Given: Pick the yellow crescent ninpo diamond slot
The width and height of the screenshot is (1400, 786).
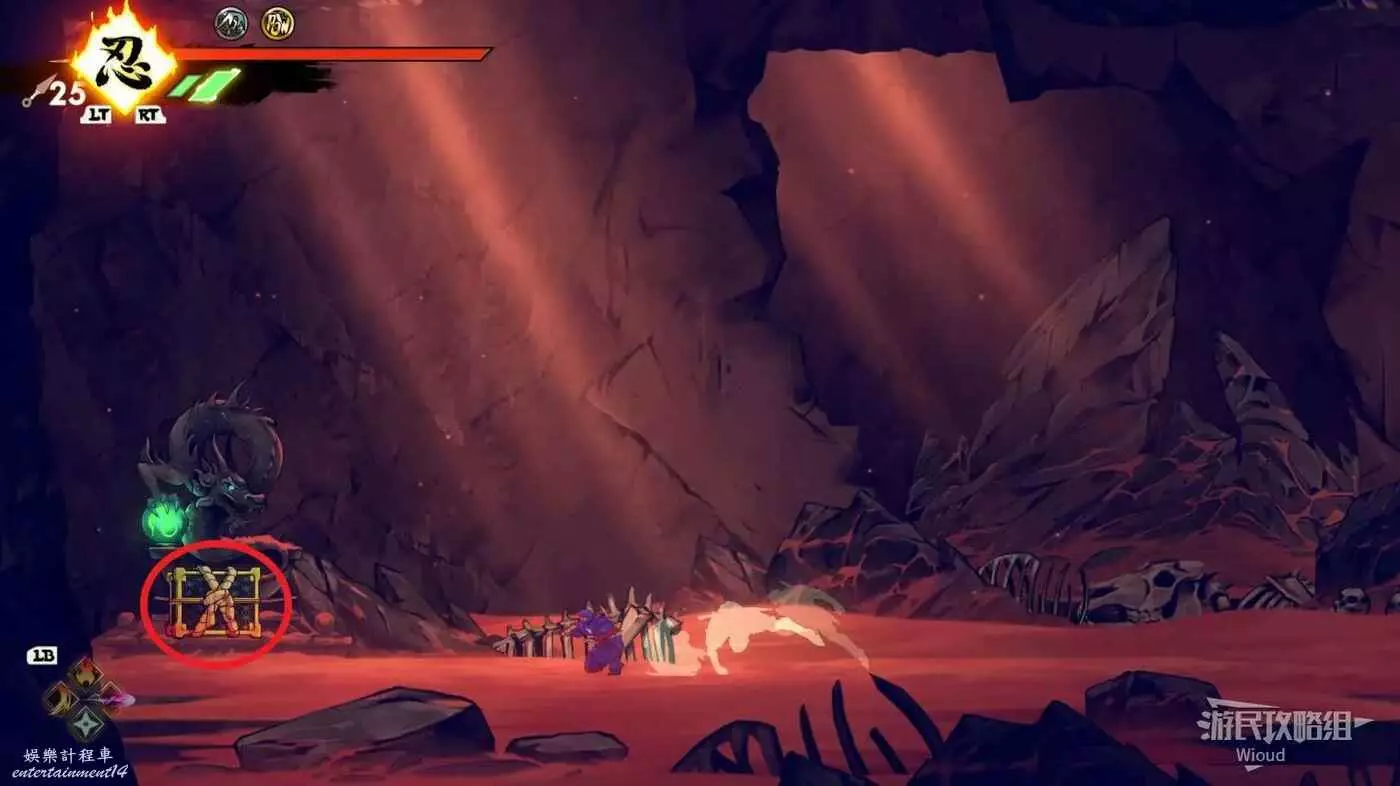Looking at the screenshot, I should click(58, 698).
